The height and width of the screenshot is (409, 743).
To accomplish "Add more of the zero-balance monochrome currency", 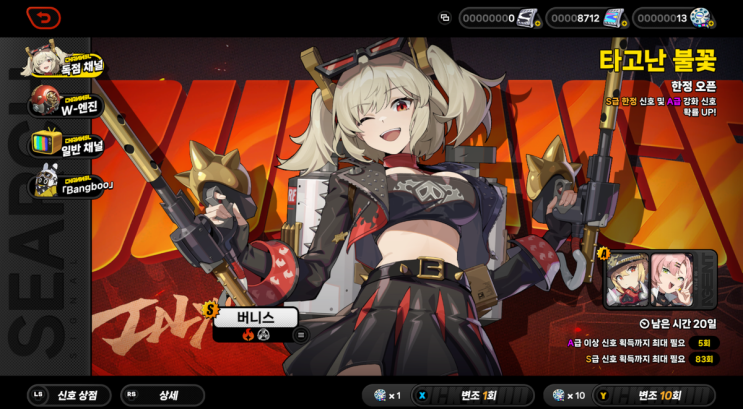I will coord(538,22).
